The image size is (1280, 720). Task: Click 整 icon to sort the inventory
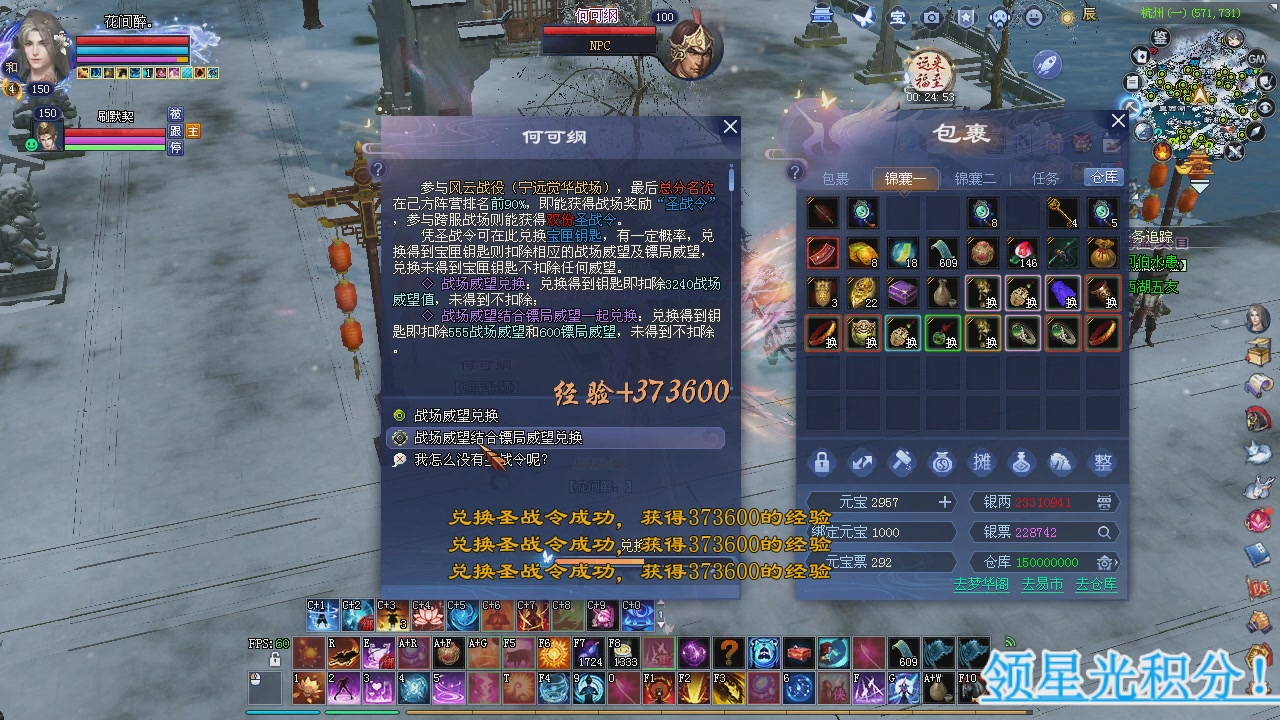point(1101,462)
